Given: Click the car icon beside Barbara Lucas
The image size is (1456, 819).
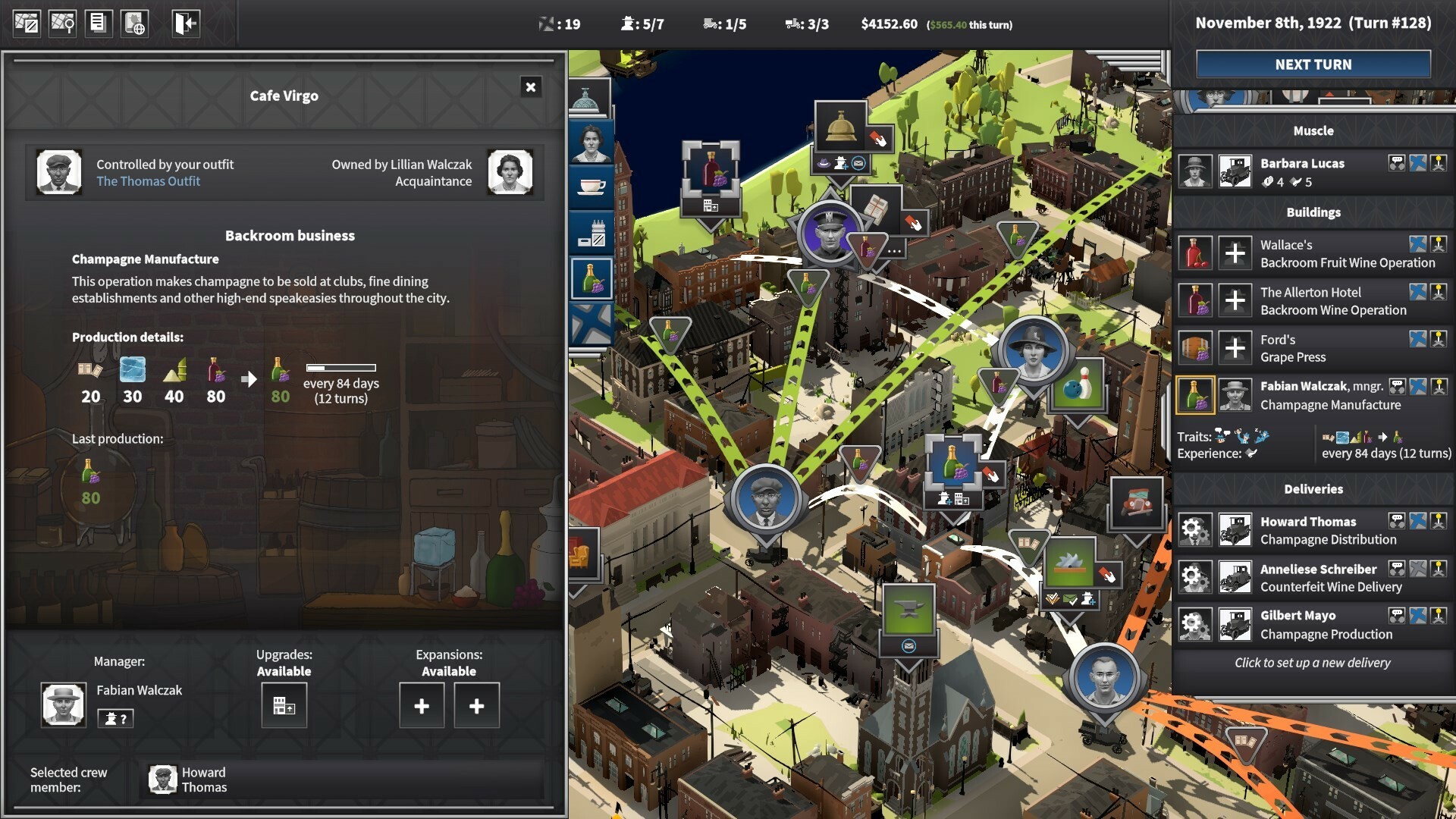Looking at the screenshot, I should (1235, 171).
